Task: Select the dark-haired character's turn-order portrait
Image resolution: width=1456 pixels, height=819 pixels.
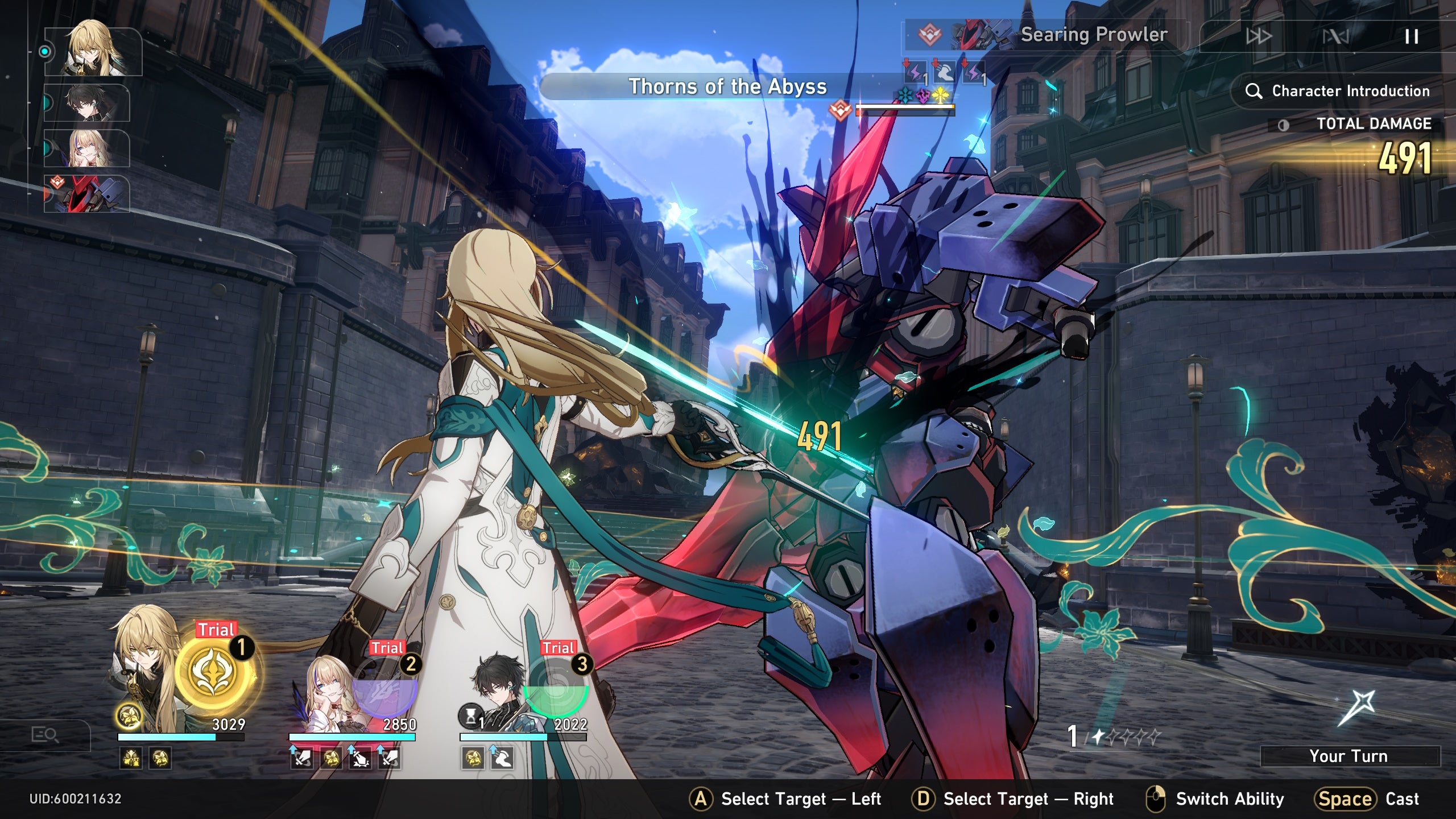Action: coord(87,103)
